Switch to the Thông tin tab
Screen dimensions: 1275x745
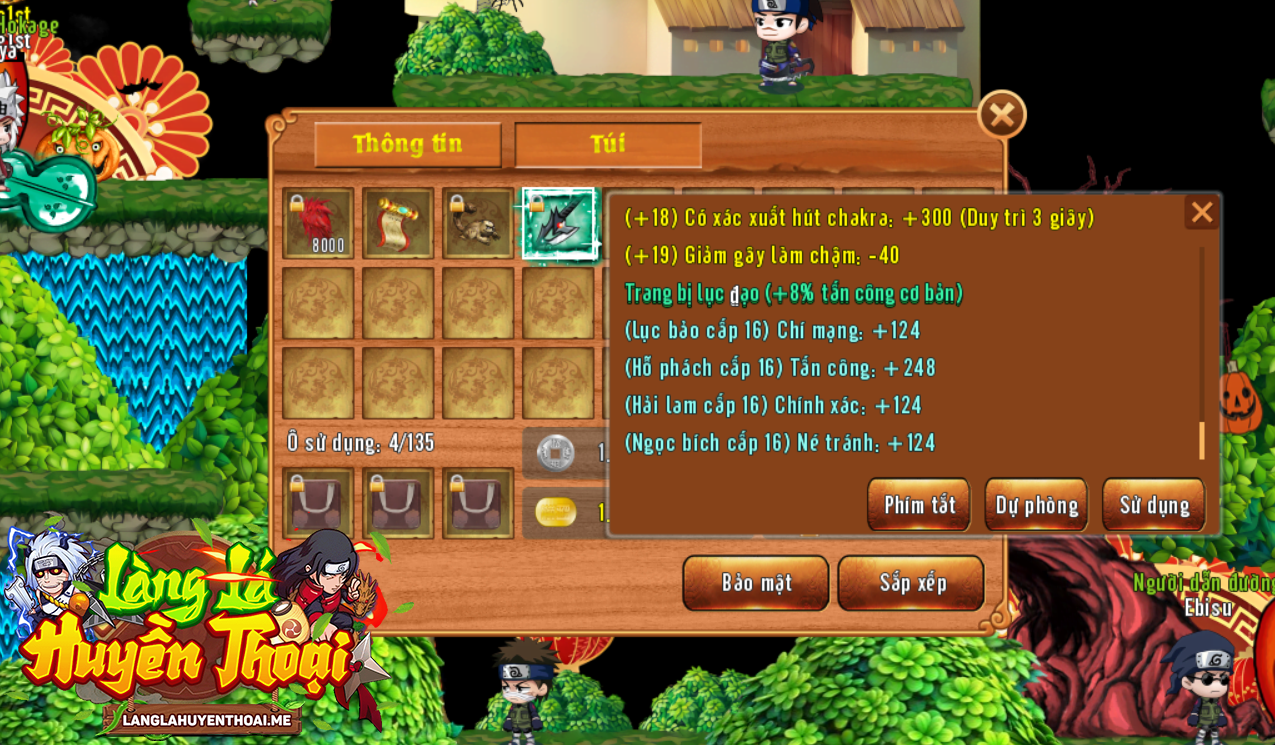click(407, 144)
